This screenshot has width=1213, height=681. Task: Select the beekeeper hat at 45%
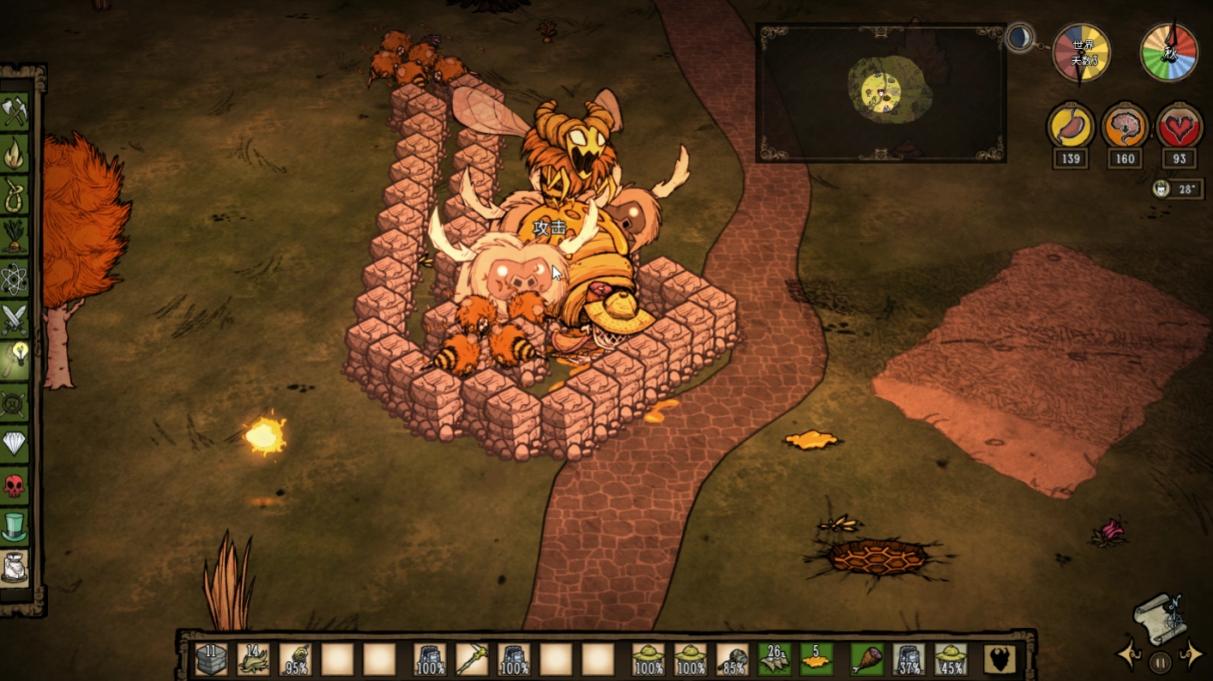[950, 659]
